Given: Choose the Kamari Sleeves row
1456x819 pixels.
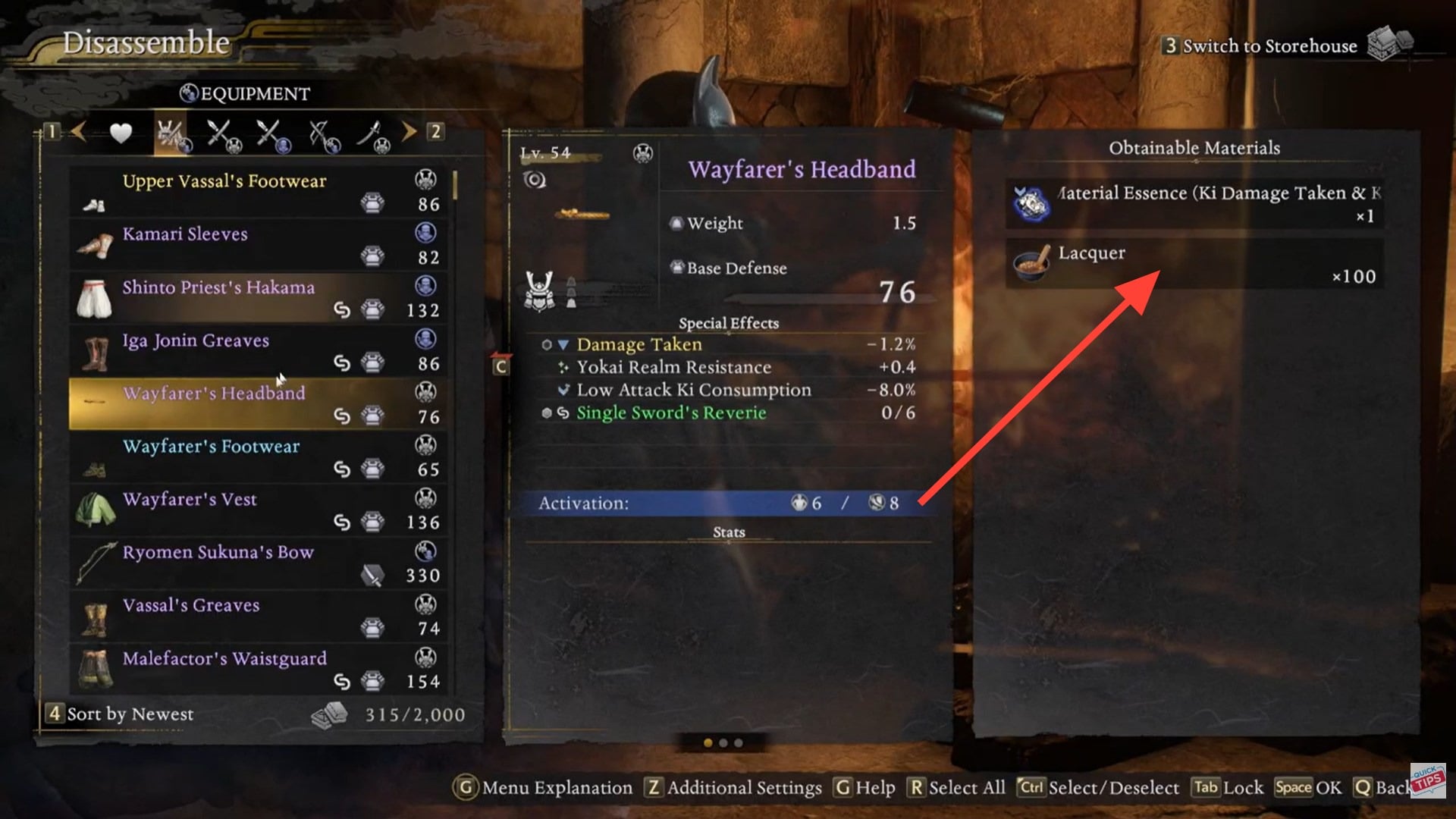Looking at the screenshot, I should coord(258,245).
